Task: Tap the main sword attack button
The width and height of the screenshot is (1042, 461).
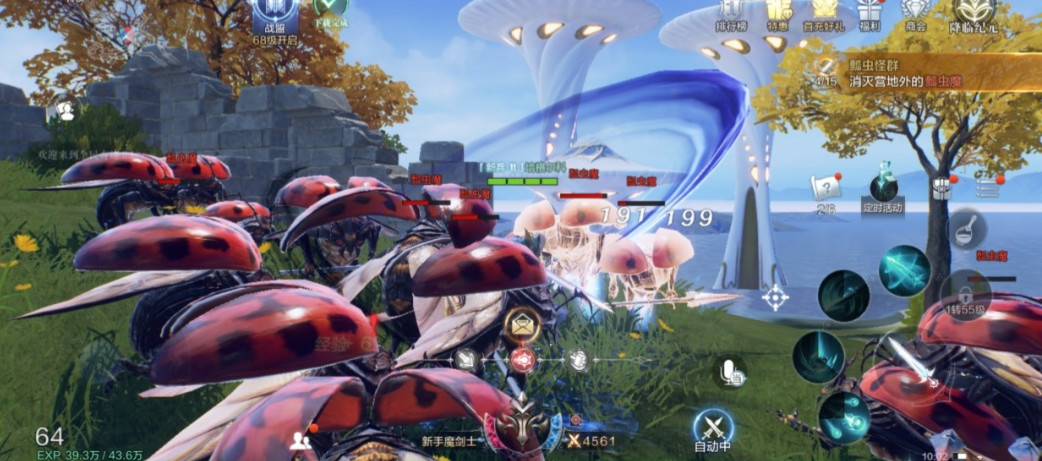Action: click(917, 372)
